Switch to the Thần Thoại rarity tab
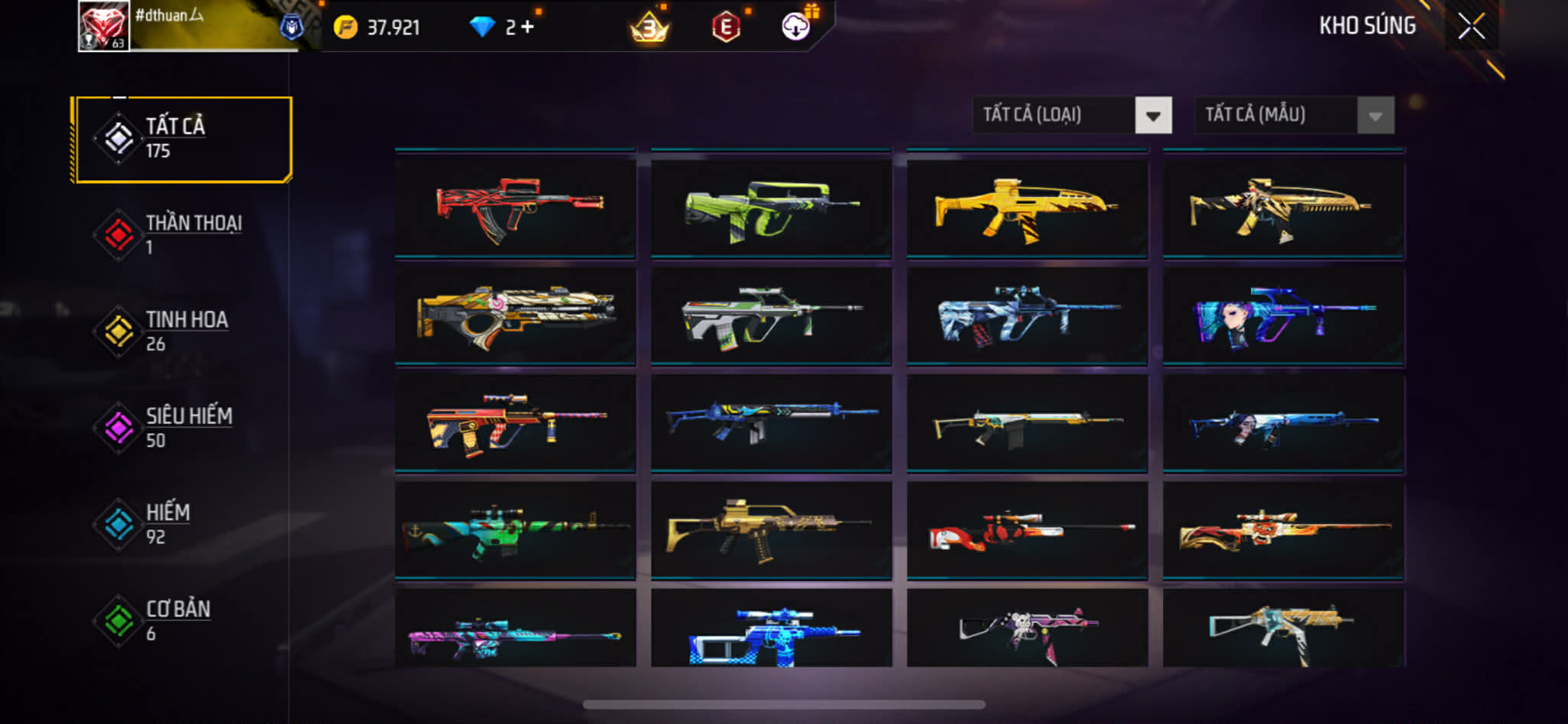This screenshot has width=1568, height=724. [x=182, y=234]
